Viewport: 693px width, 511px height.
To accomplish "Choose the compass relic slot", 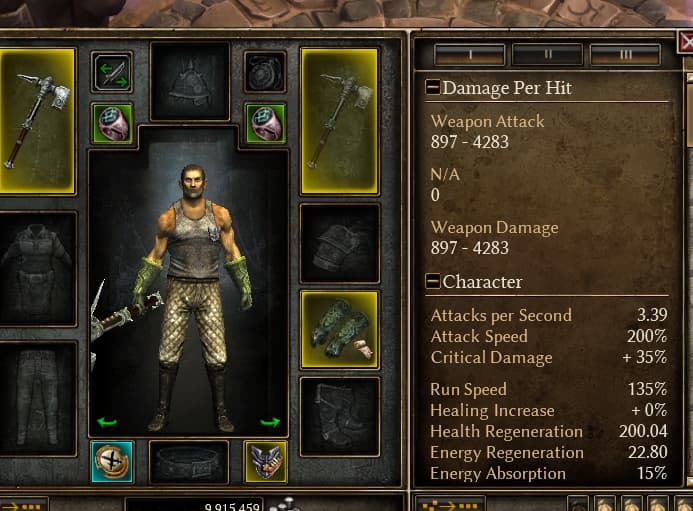I will pyautogui.click(x=111, y=460).
